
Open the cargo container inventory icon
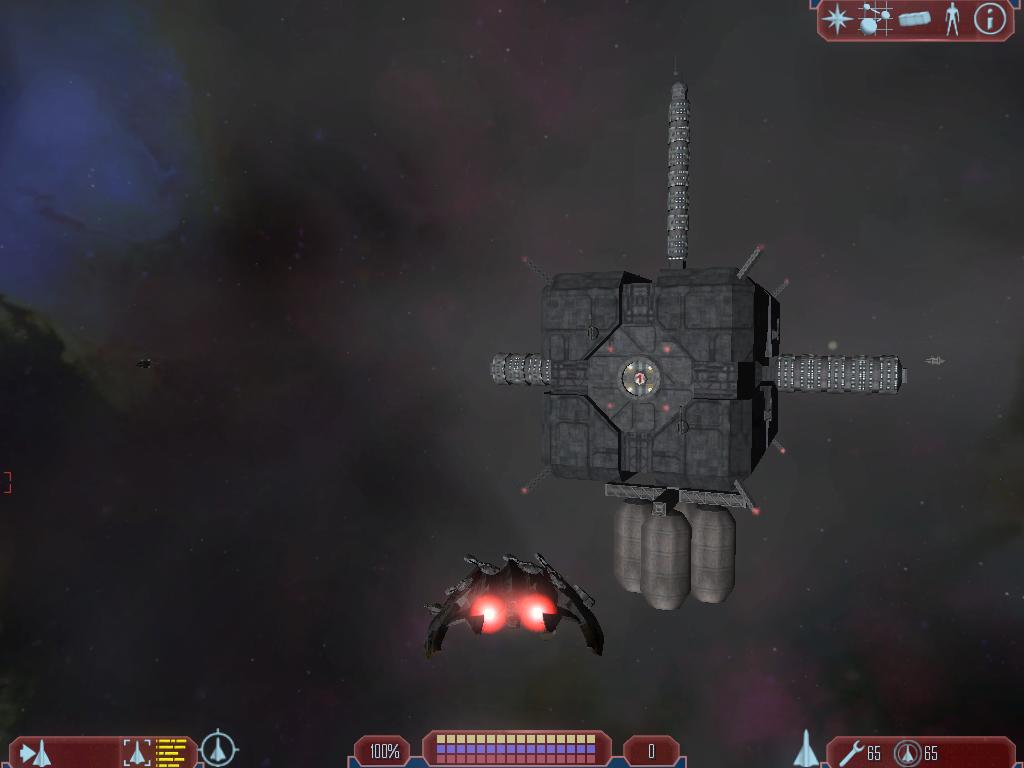tap(914, 18)
